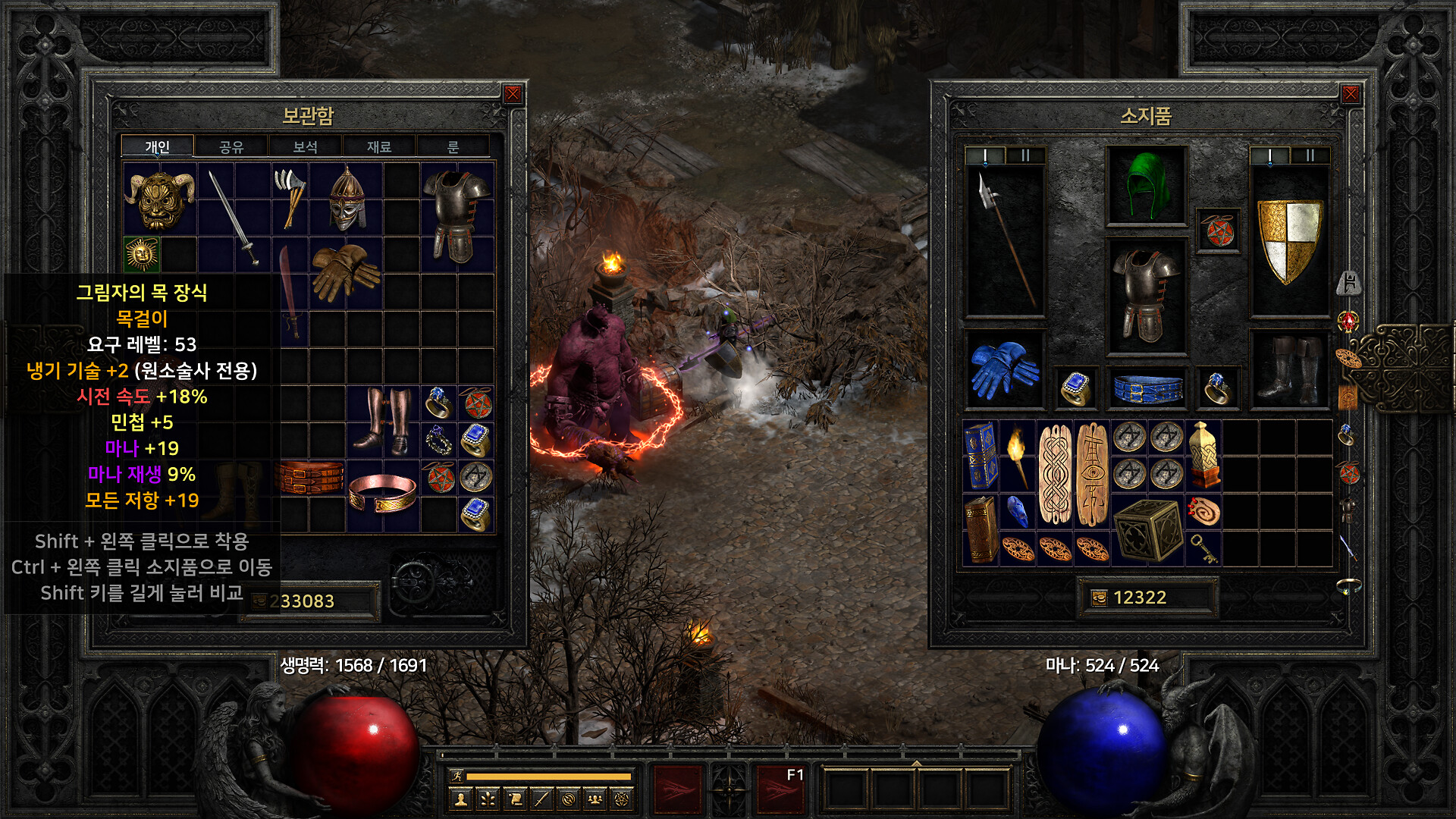1456x819 pixels.
Task: Click the equipped green hood helmet
Action: [x=1146, y=186]
